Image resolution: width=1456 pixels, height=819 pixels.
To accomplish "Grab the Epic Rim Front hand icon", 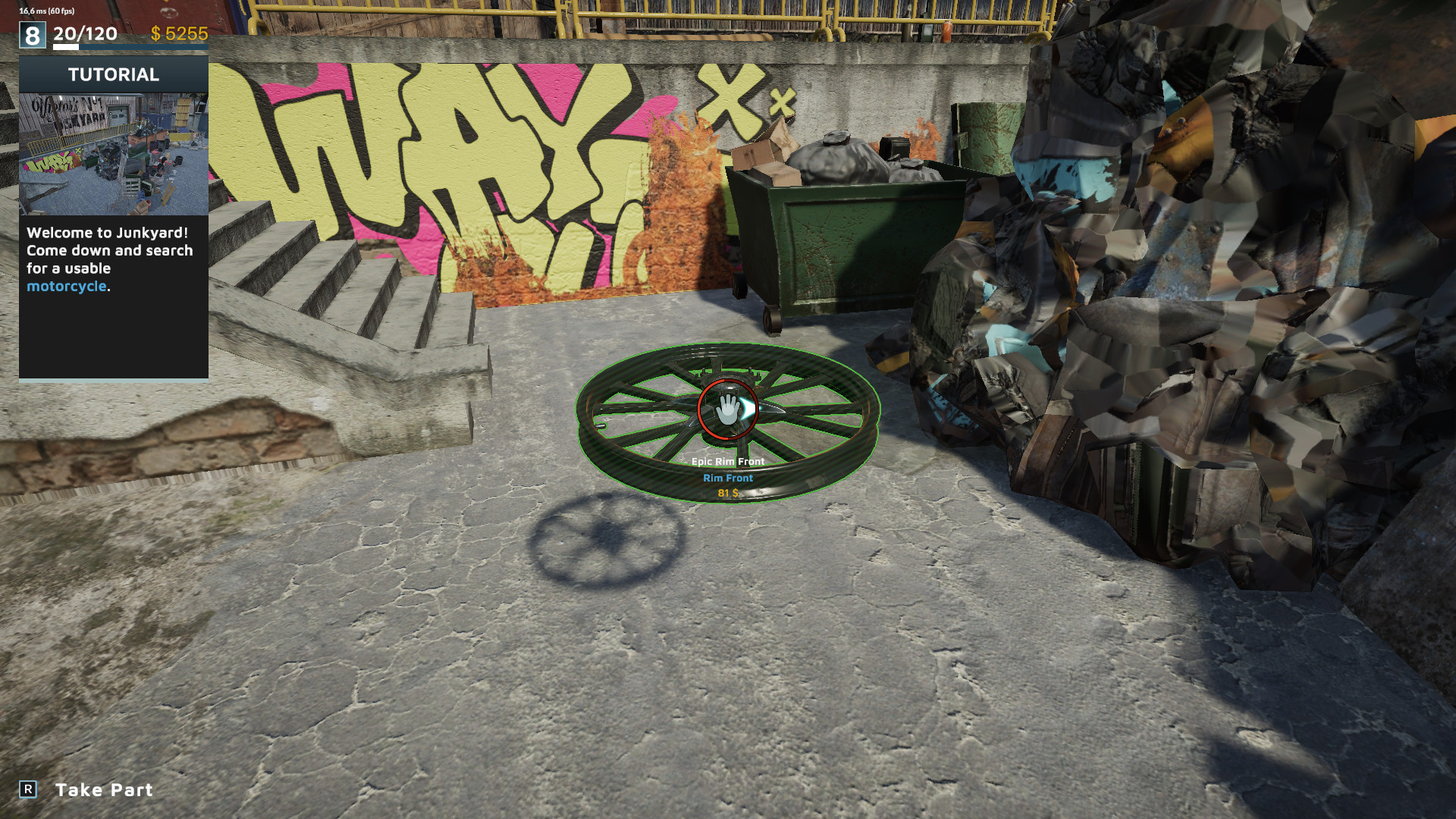I will coord(728,409).
